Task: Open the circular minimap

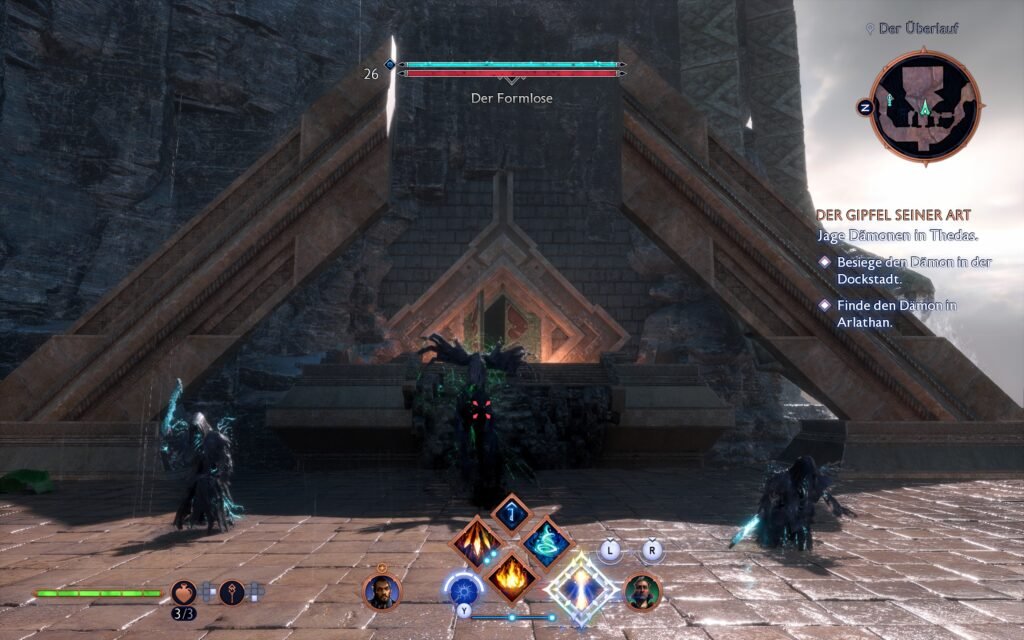Action: (924, 106)
